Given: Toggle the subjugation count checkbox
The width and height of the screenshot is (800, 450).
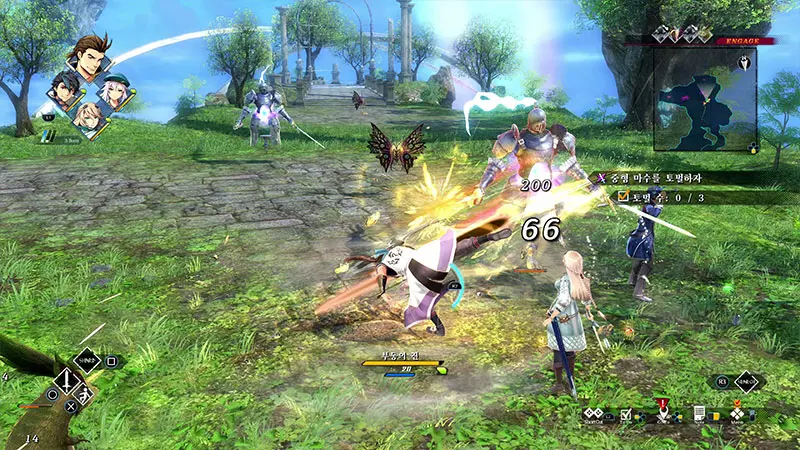Looking at the screenshot, I should point(624,197).
